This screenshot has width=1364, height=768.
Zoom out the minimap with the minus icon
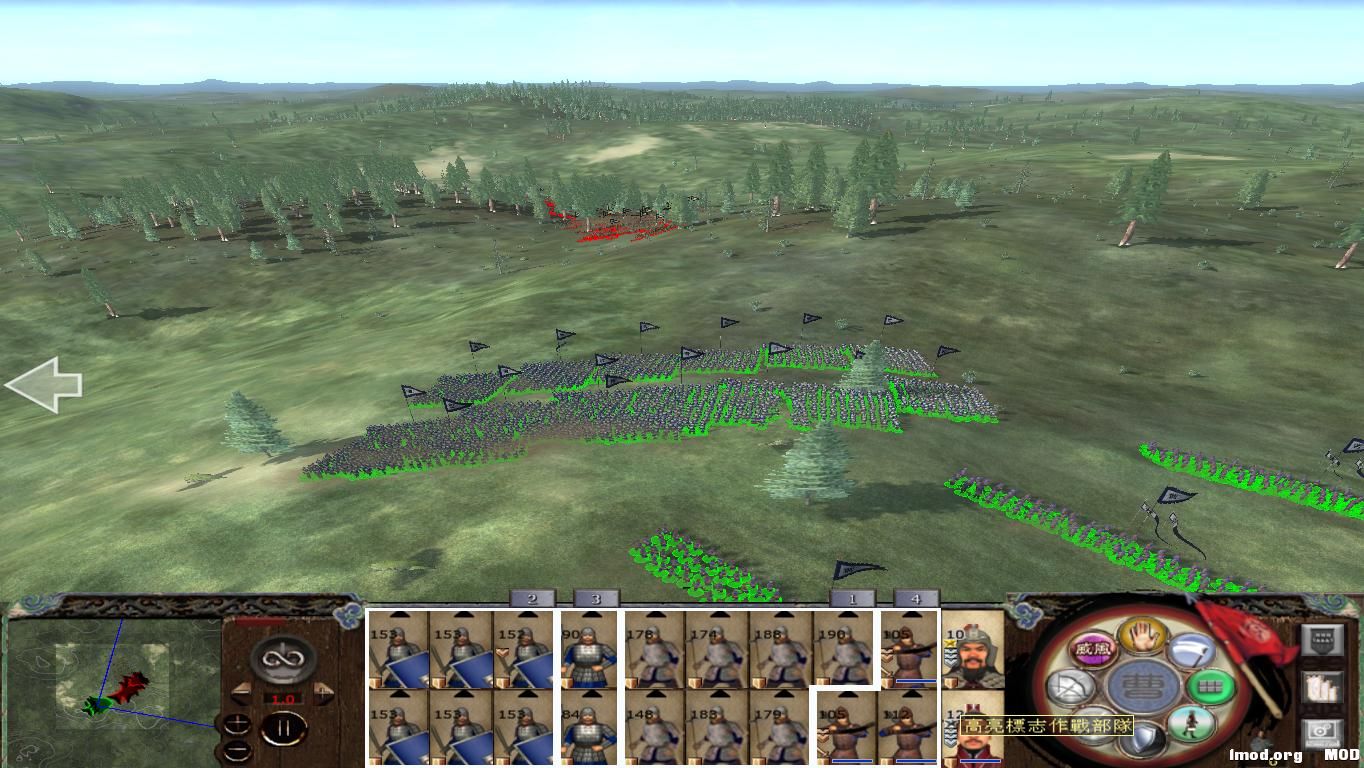click(237, 750)
